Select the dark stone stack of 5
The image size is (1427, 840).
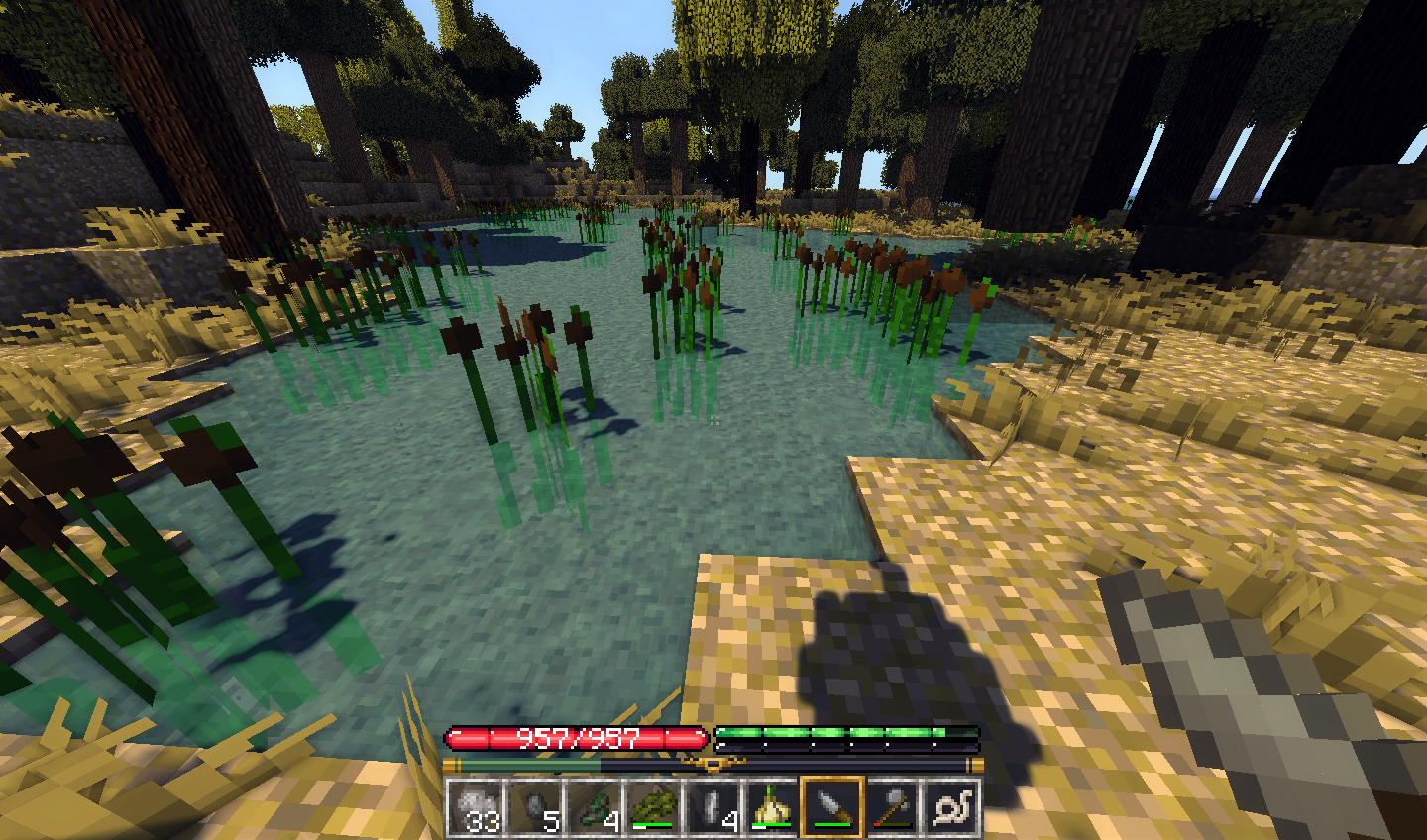coord(536,806)
